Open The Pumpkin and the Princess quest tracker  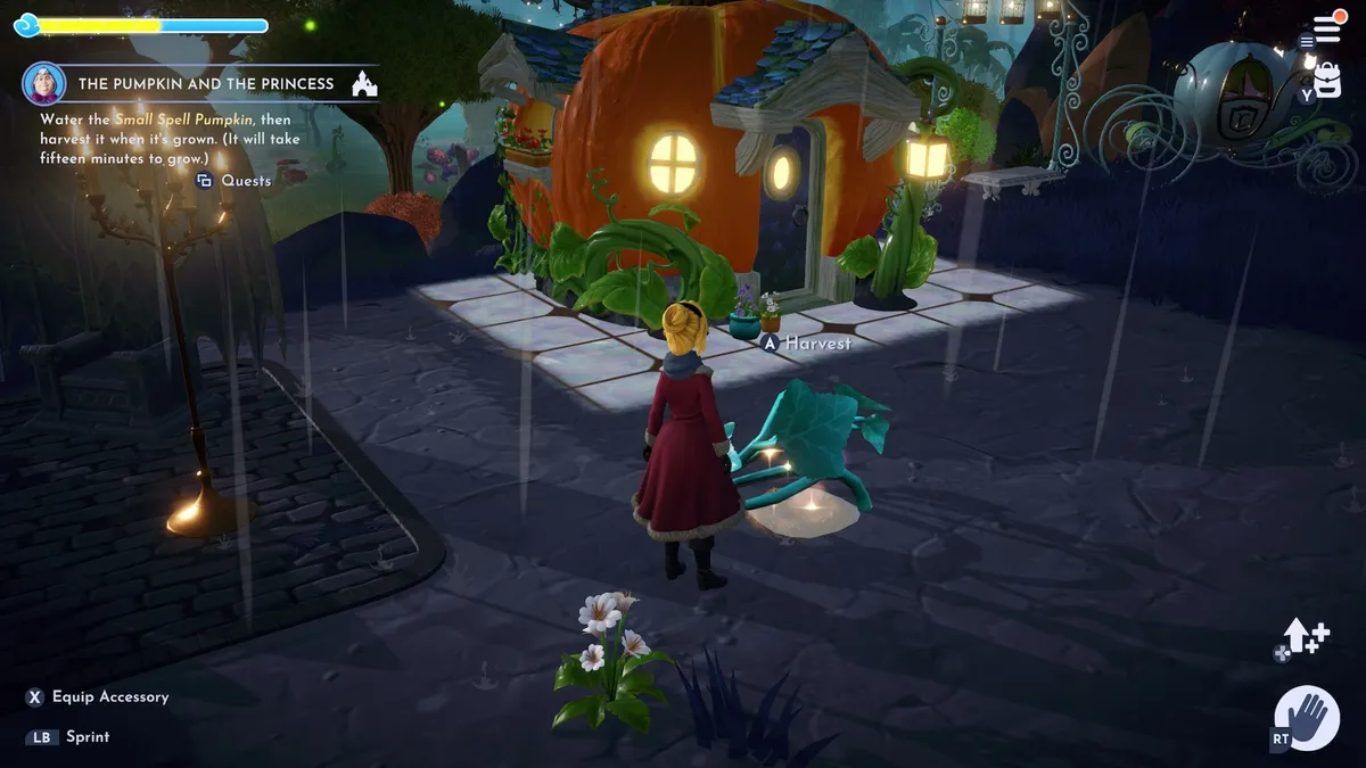tap(206, 84)
